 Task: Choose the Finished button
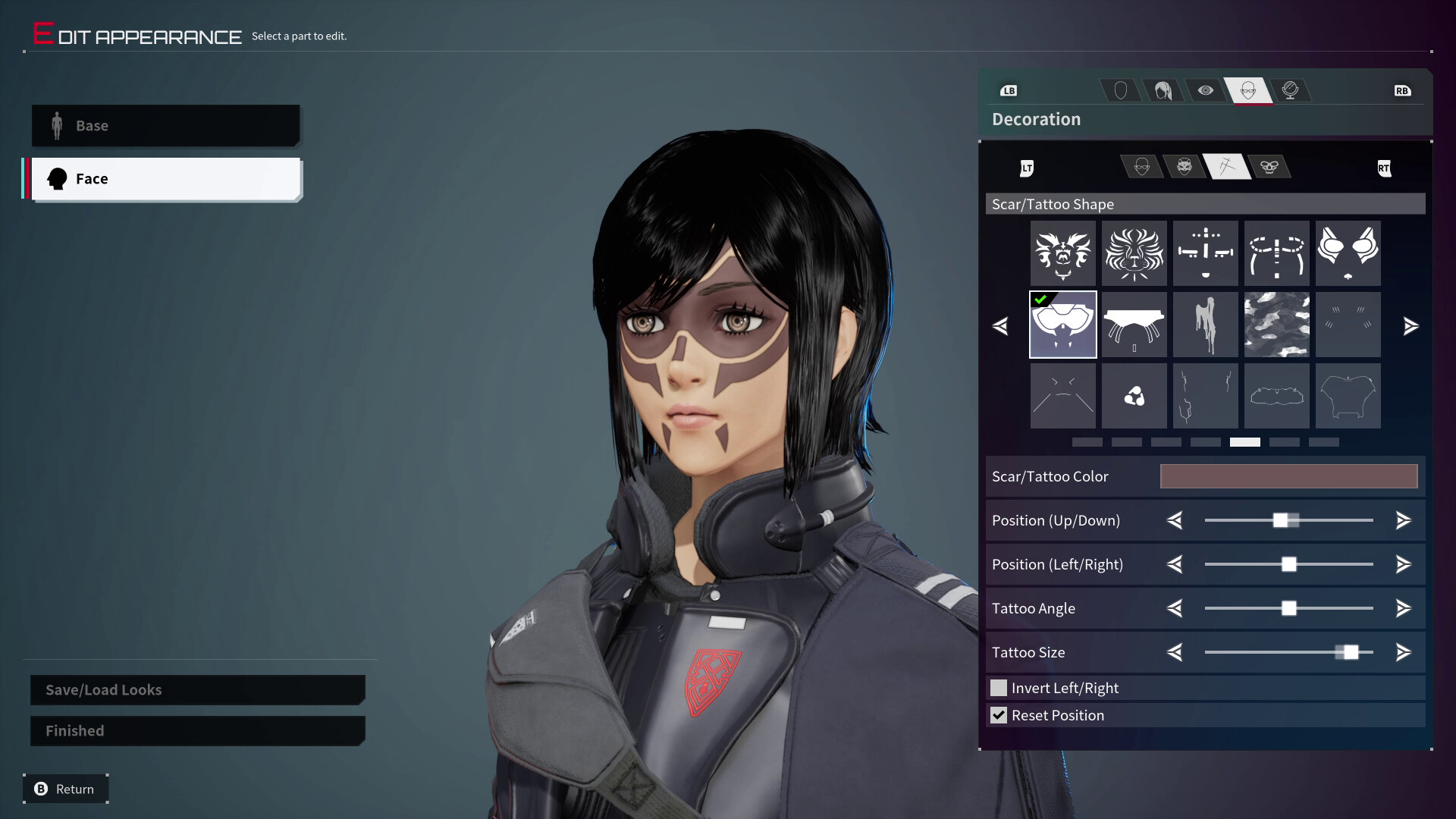(x=197, y=731)
